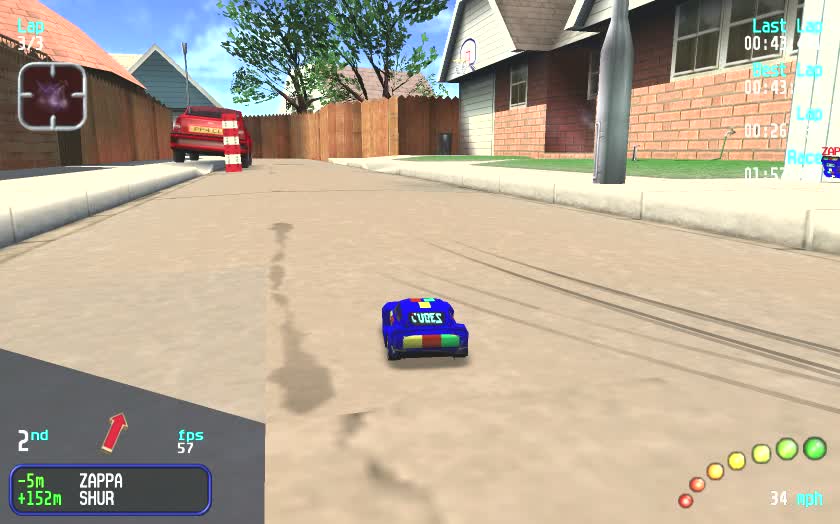Viewport: 840px width, 524px height.
Task: Click the red direction arrow indicator
Action: click(x=115, y=432)
